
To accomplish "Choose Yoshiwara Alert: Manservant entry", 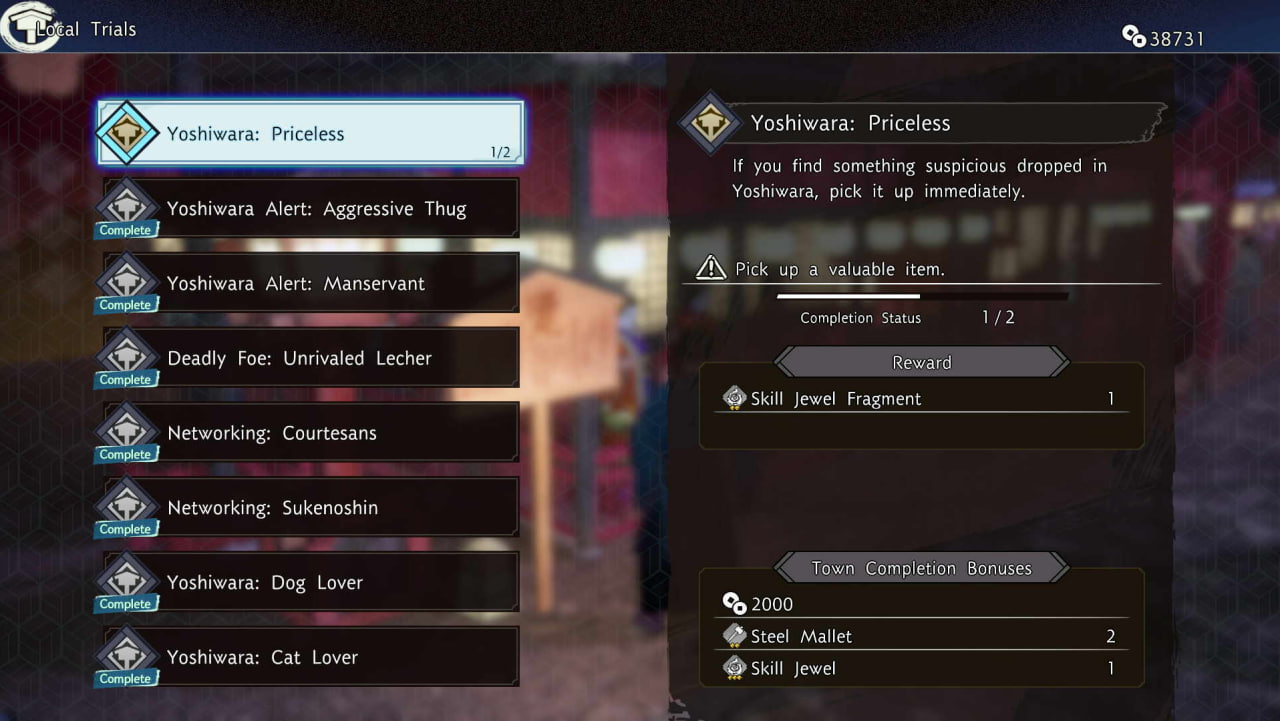I will click(x=312, y=283).
